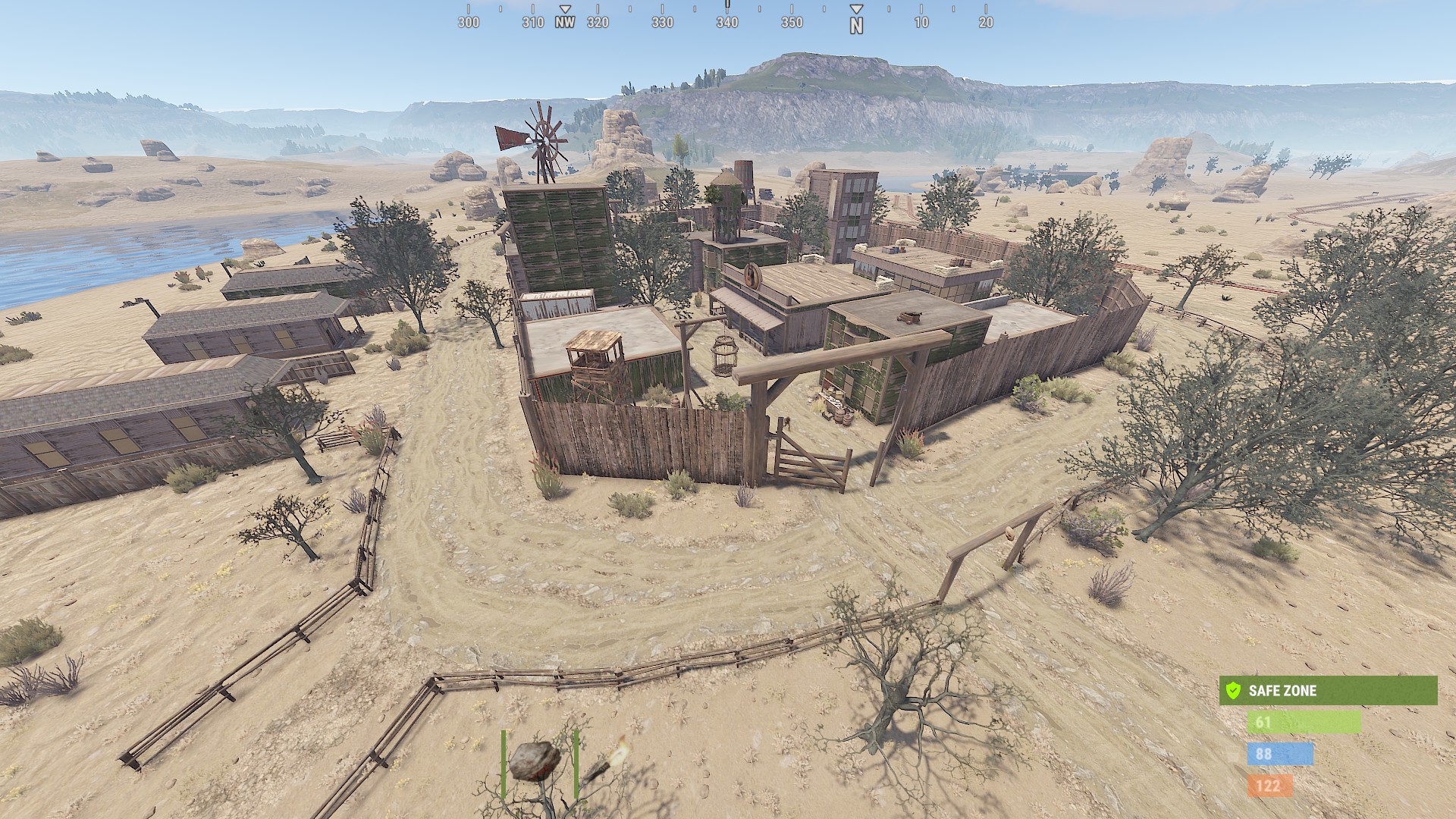The height and width of the screenshot is (819, 1456).
Task: Click the 330 mark on the compass bar
Action: tap(662, 23)
